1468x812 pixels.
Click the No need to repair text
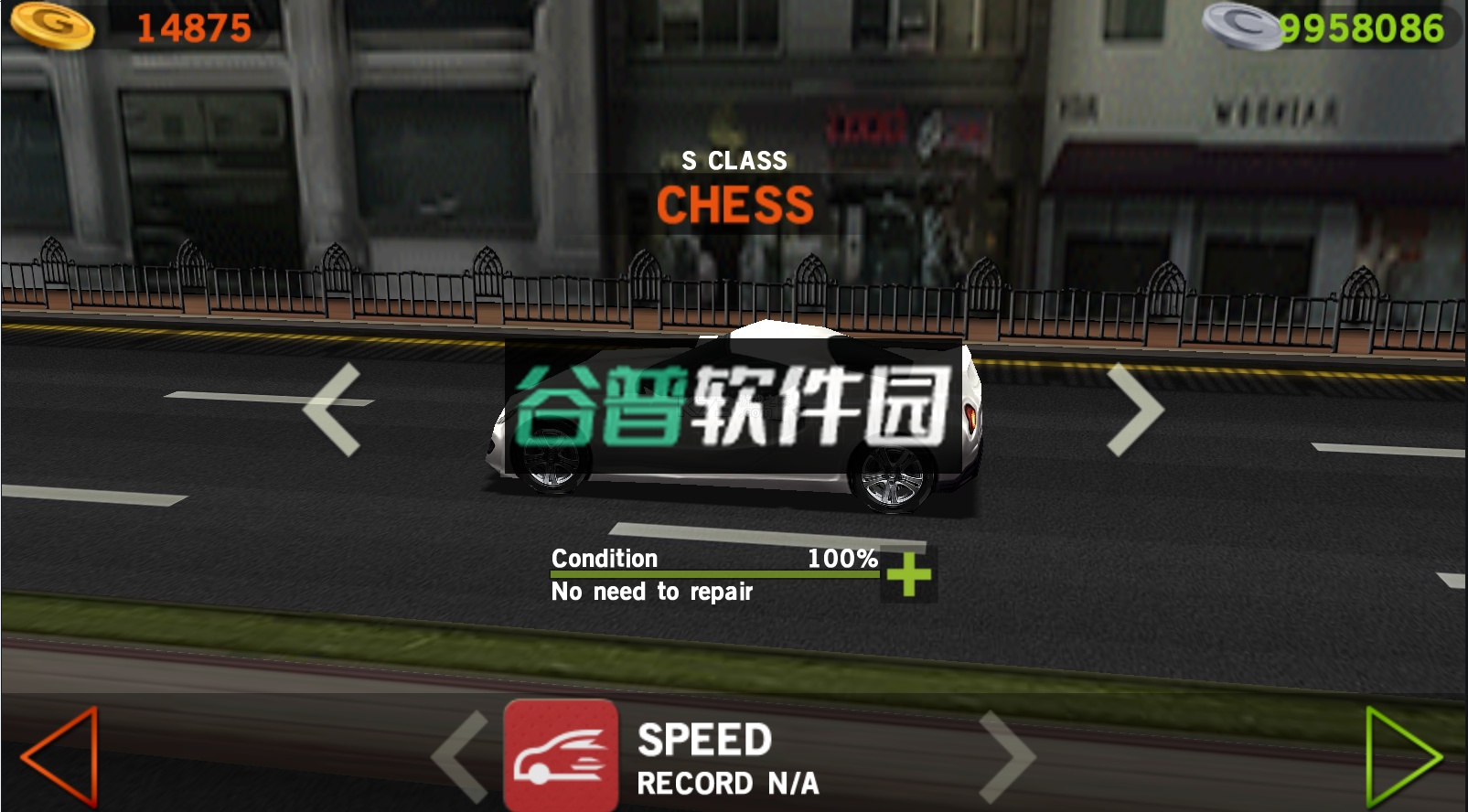[651, 592]
